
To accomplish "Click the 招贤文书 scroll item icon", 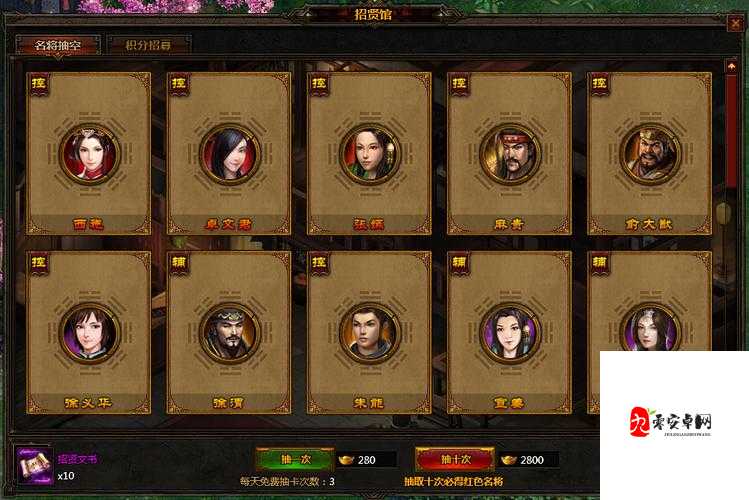I will (x=33, y=465).
